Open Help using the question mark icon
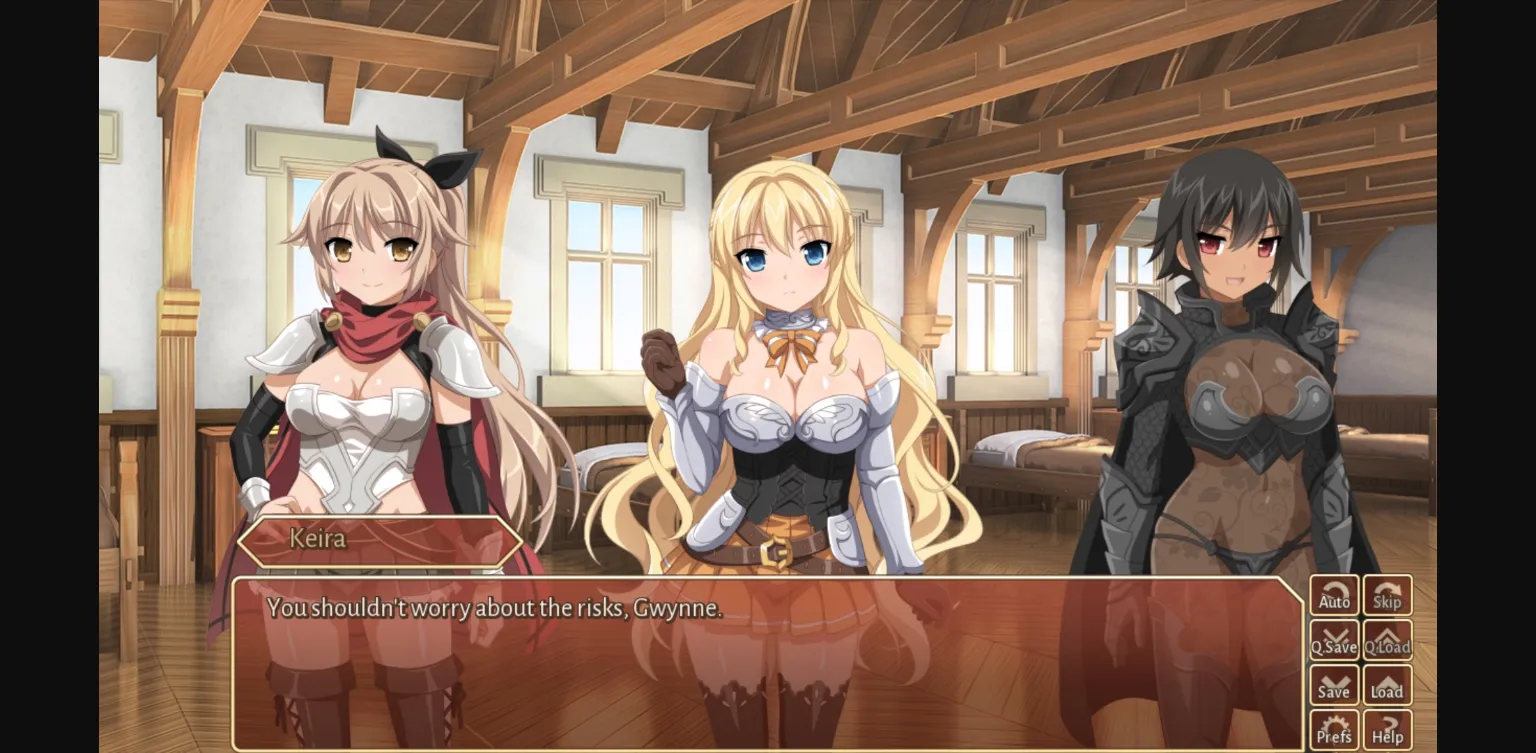This screenshot has height=753, width=1536. tap(1388, 727)
